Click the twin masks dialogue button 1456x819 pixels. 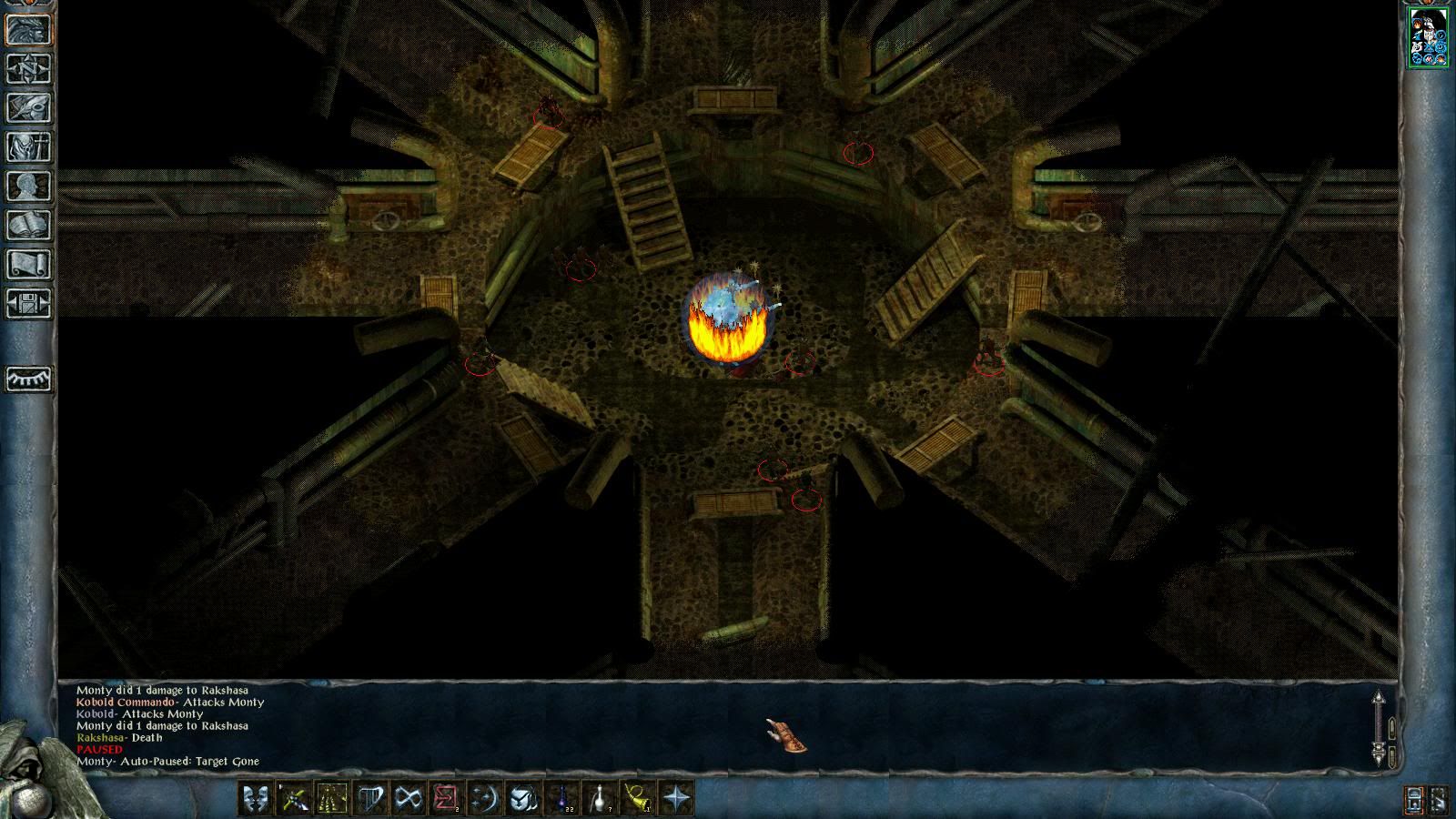point(255,799)
